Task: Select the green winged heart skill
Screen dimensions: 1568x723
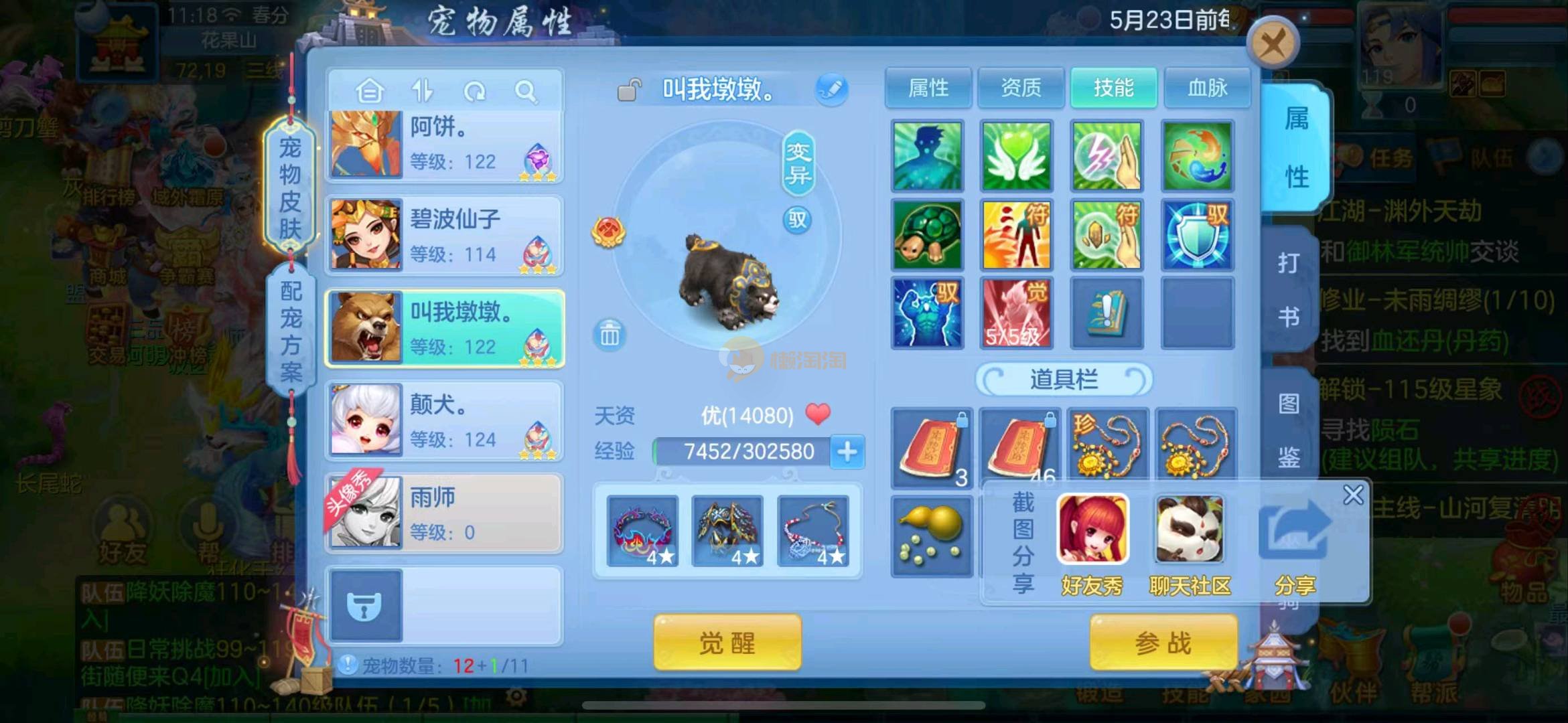Action: tap(1016, 156)
